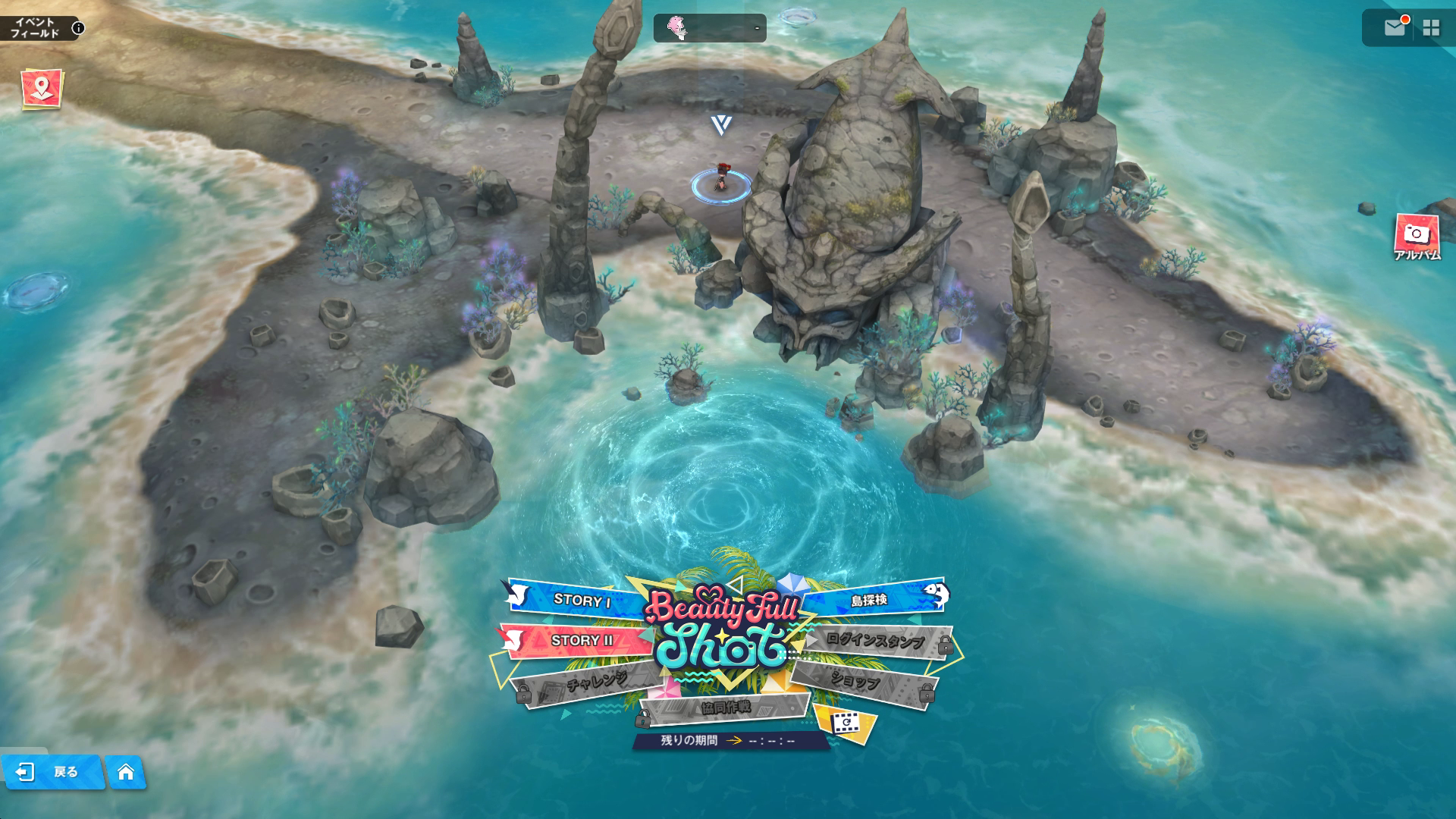Screen dimensions: 1456x819
Task: Select the STORY II banner
Action: point(581,640)
